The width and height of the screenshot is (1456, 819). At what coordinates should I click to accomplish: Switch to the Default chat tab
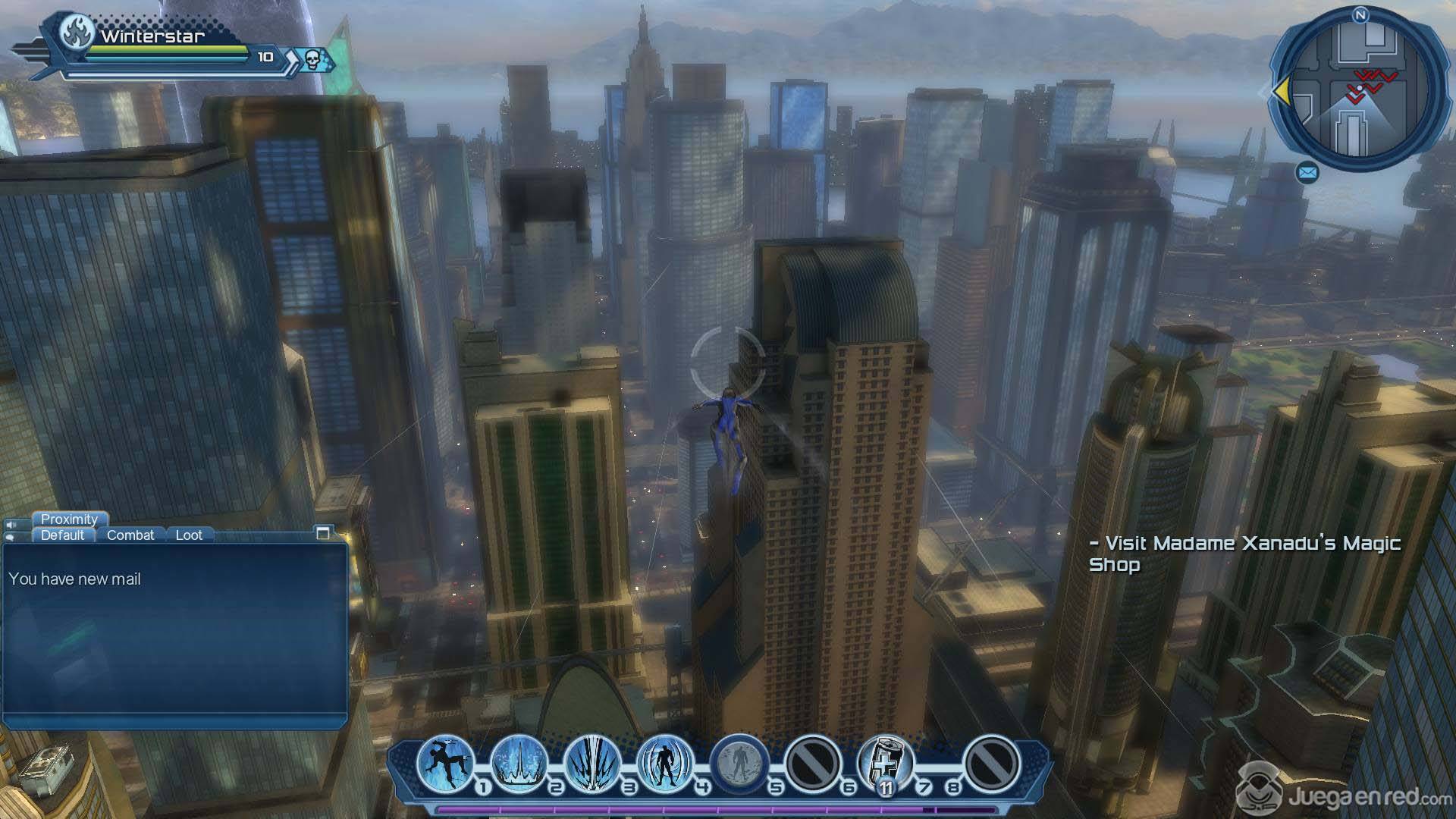(62, 535)
